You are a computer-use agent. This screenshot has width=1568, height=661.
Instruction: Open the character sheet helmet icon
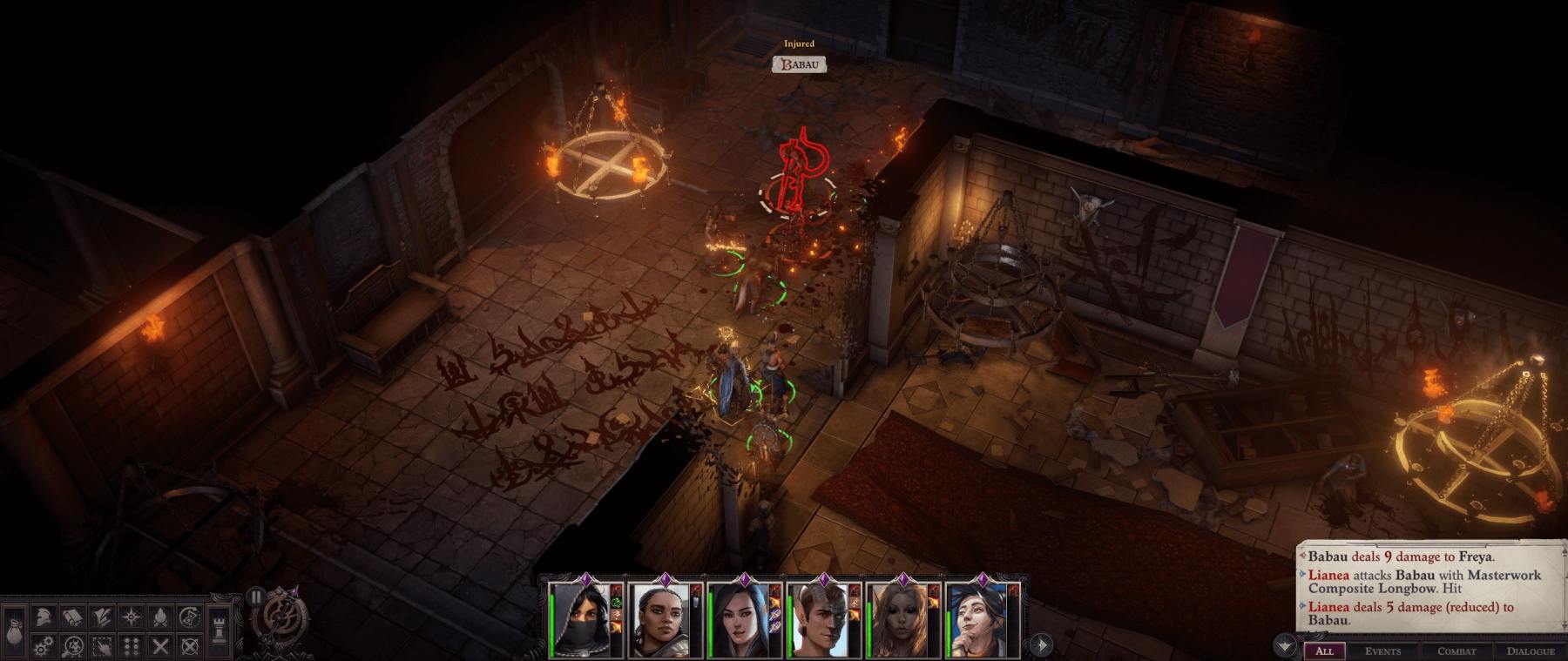(x=43, y=617)
